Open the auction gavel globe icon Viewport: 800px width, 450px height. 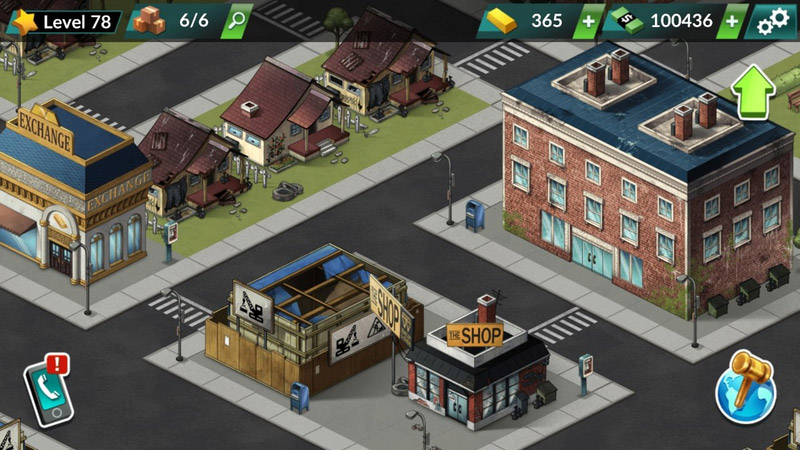coord(746,386)
